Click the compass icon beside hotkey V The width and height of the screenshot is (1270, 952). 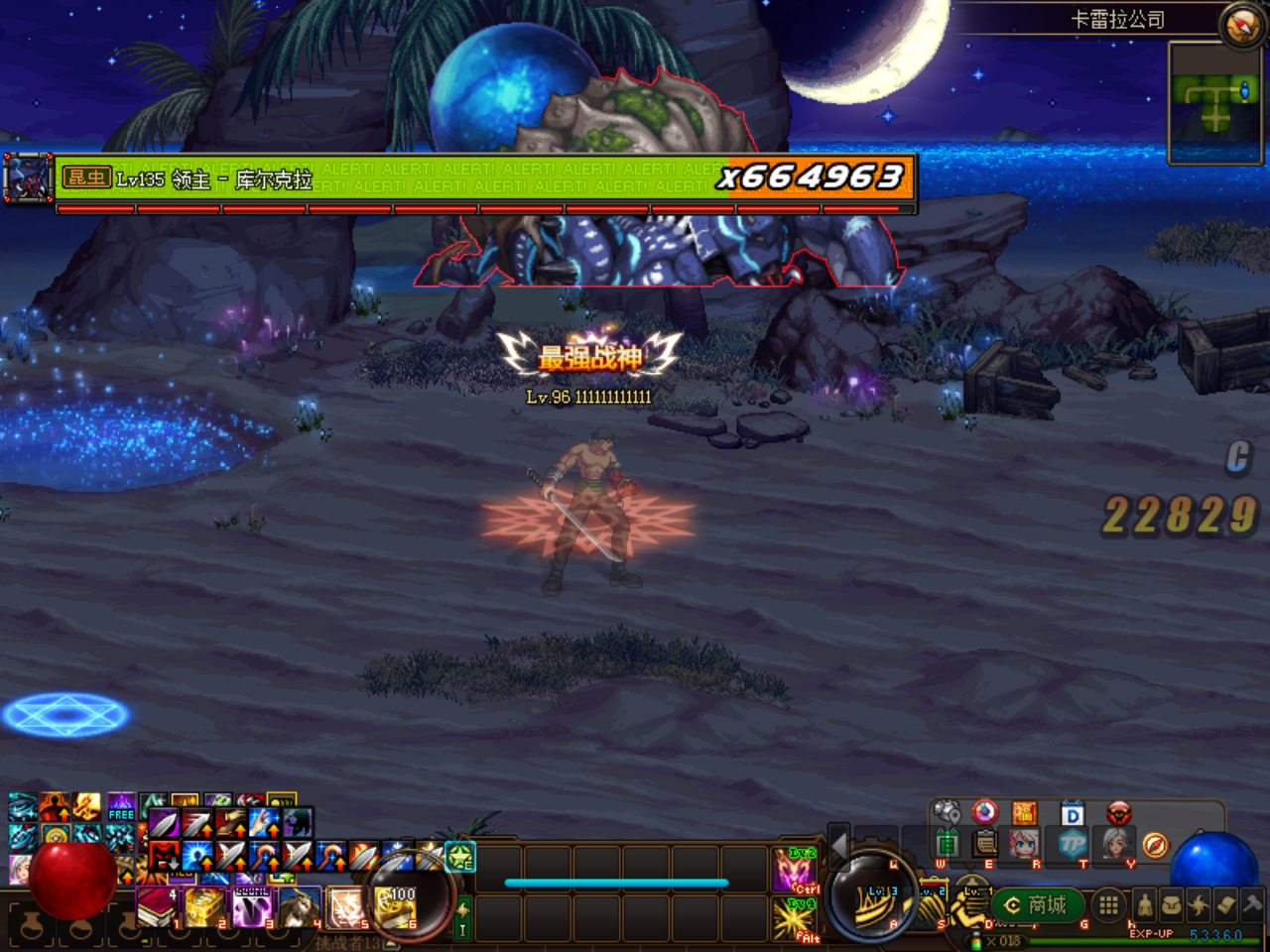(x=1156, y=845)
